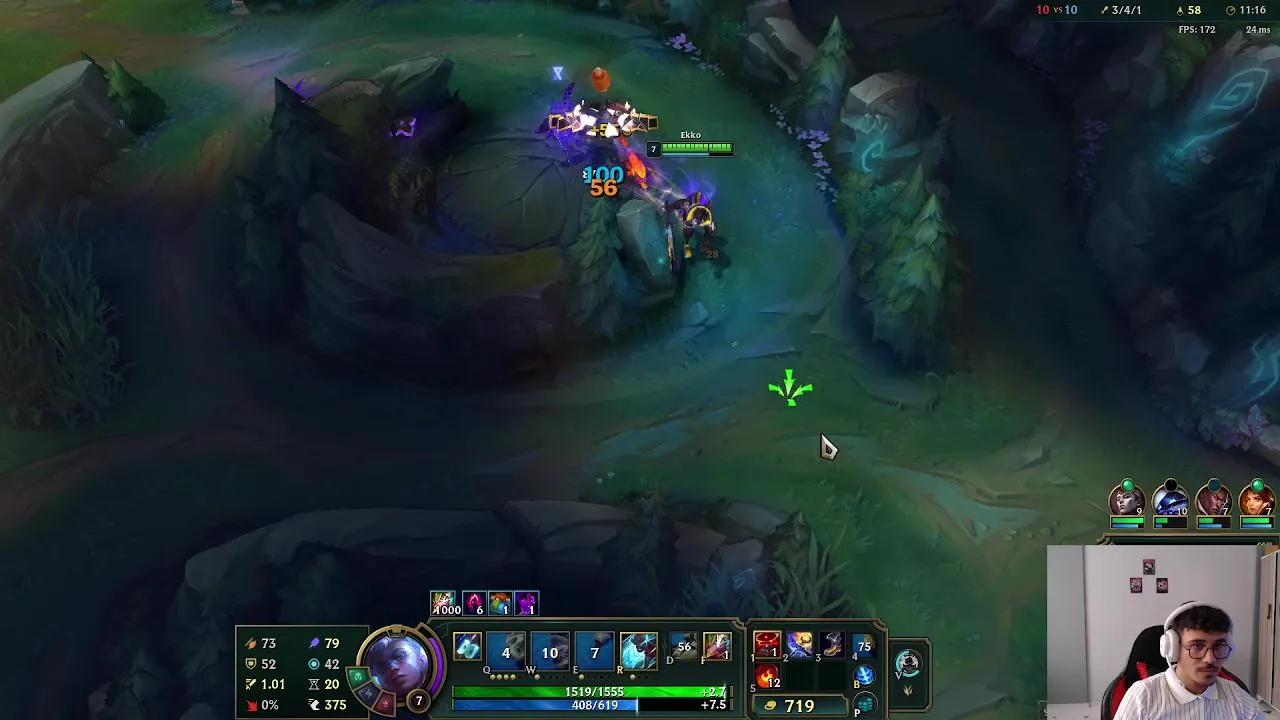Screen dimensions: 1280x720
Task: Click the Flash summoner spell on cooldown
Action: 683,648
